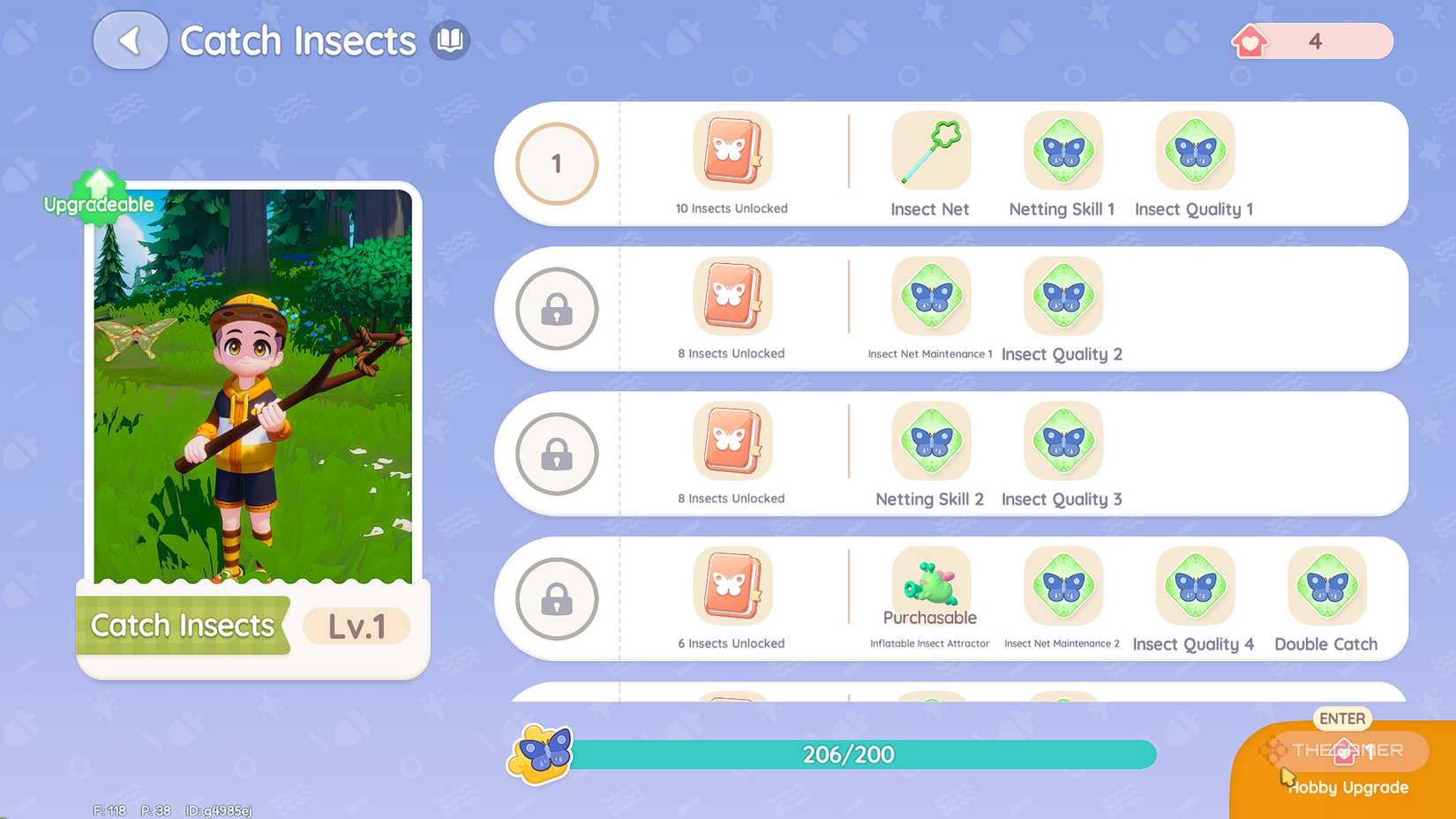Image resolution: width=1456 pixels, height=819 pixels.
Task: Select the Insect Net skill icon
Action: tap(930, 152)
